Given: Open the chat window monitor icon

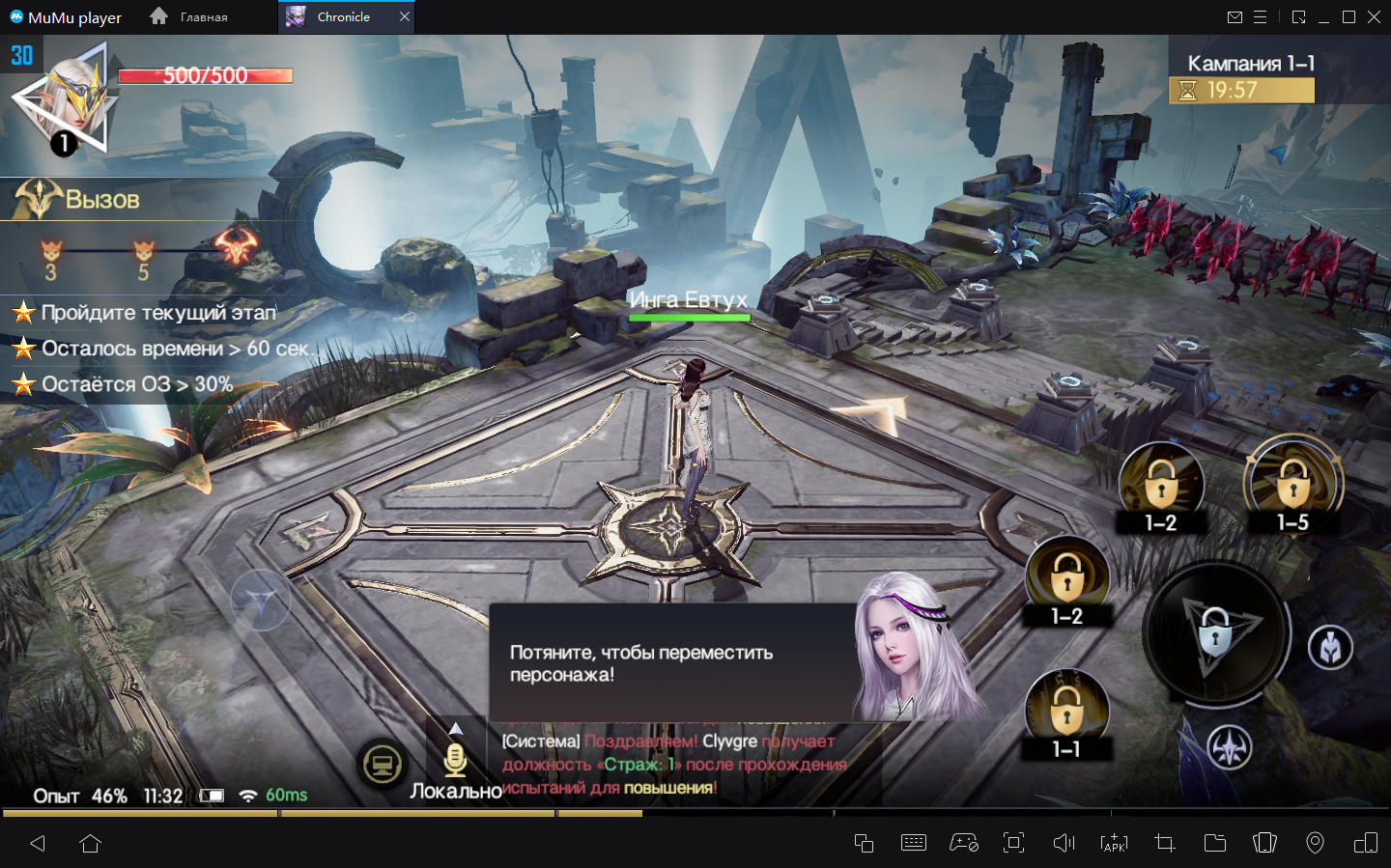Looking at the screenshot, I should (383, 766).
